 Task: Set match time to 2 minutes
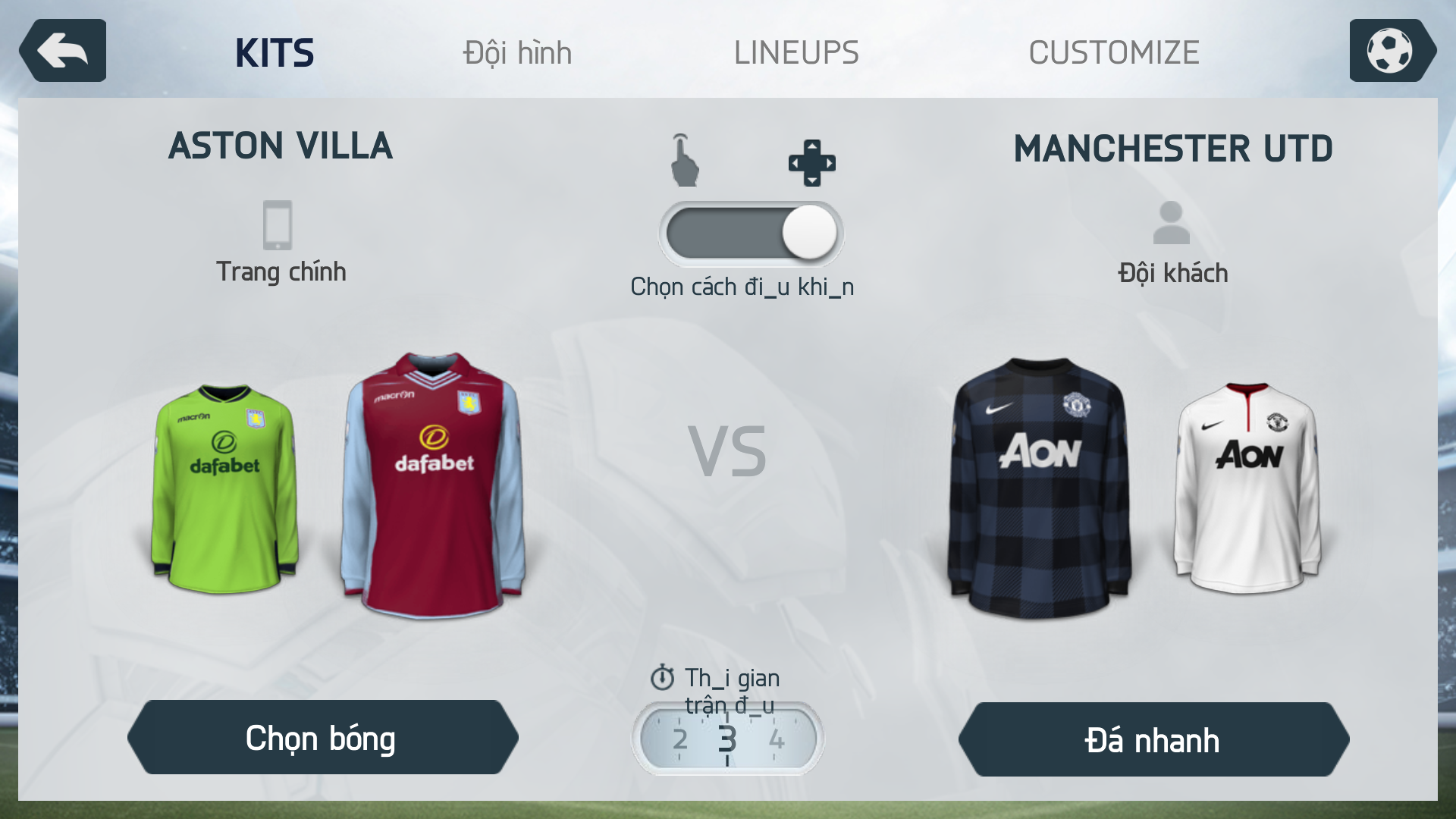679,739
